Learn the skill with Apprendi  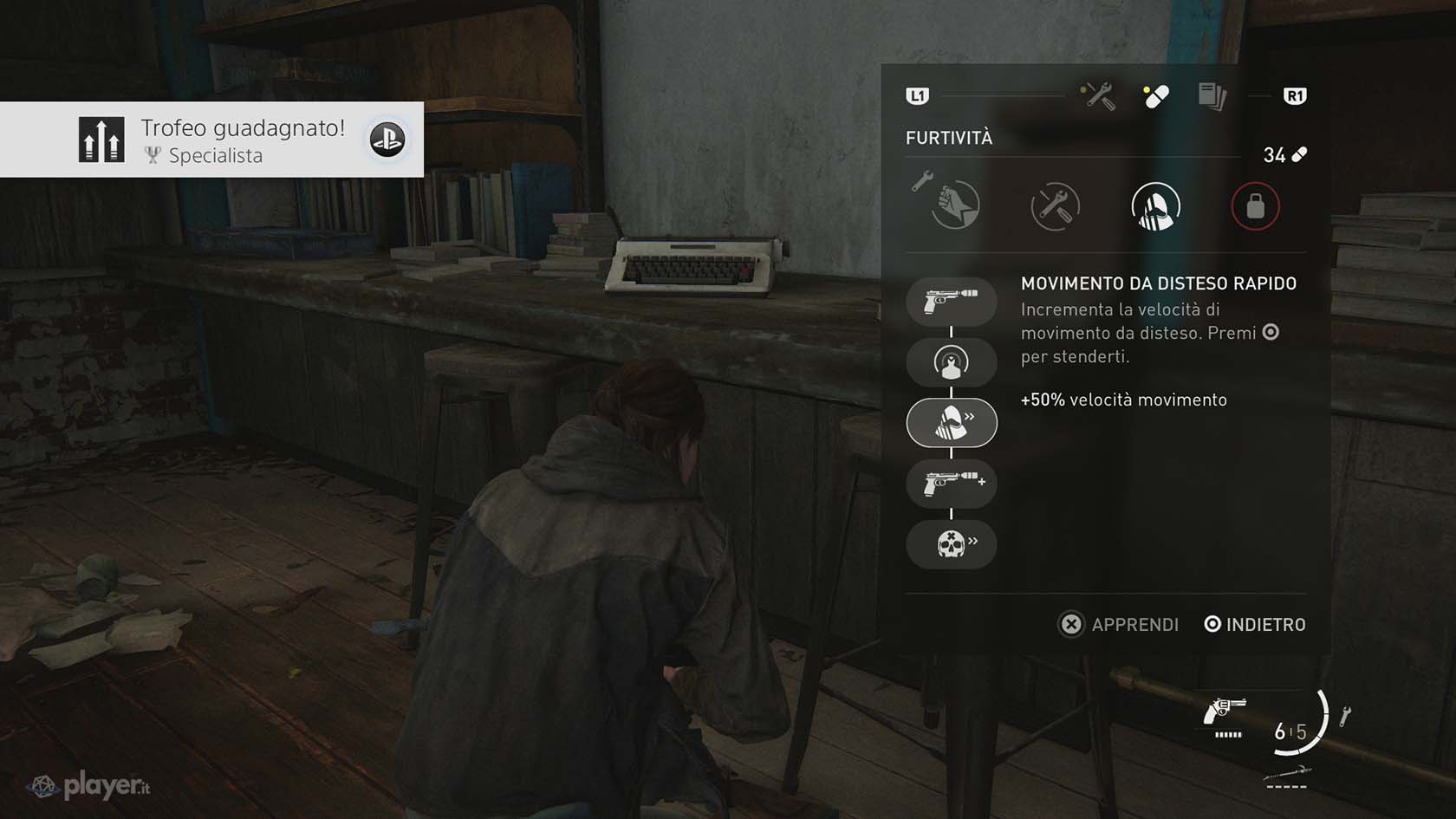pyautogui.click(x=1119, y=624)
